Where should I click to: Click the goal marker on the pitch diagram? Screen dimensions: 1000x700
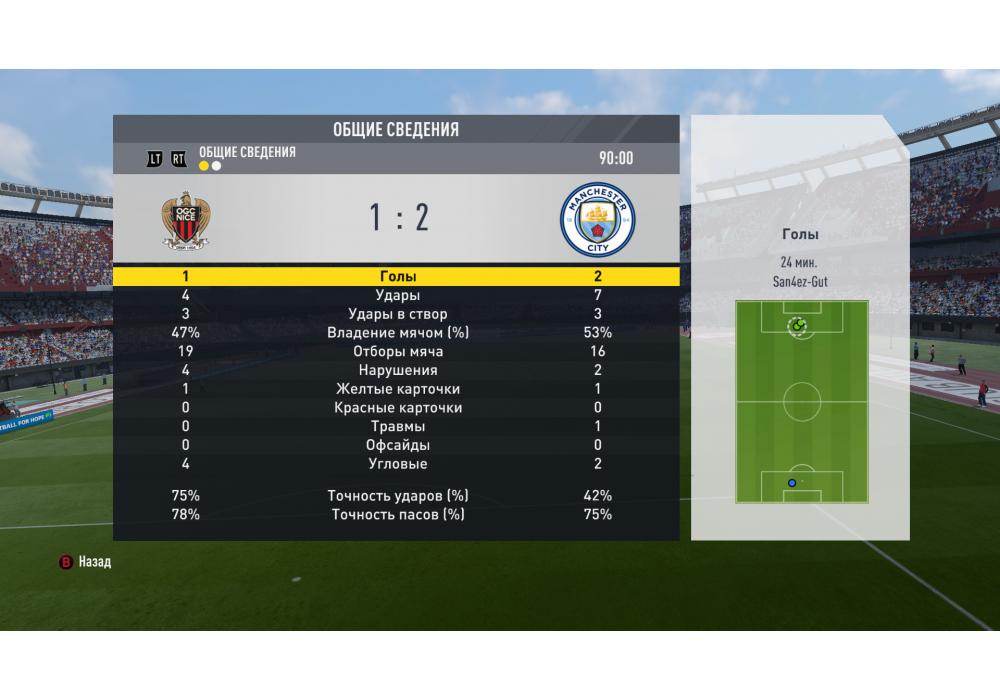click(798, 325)
